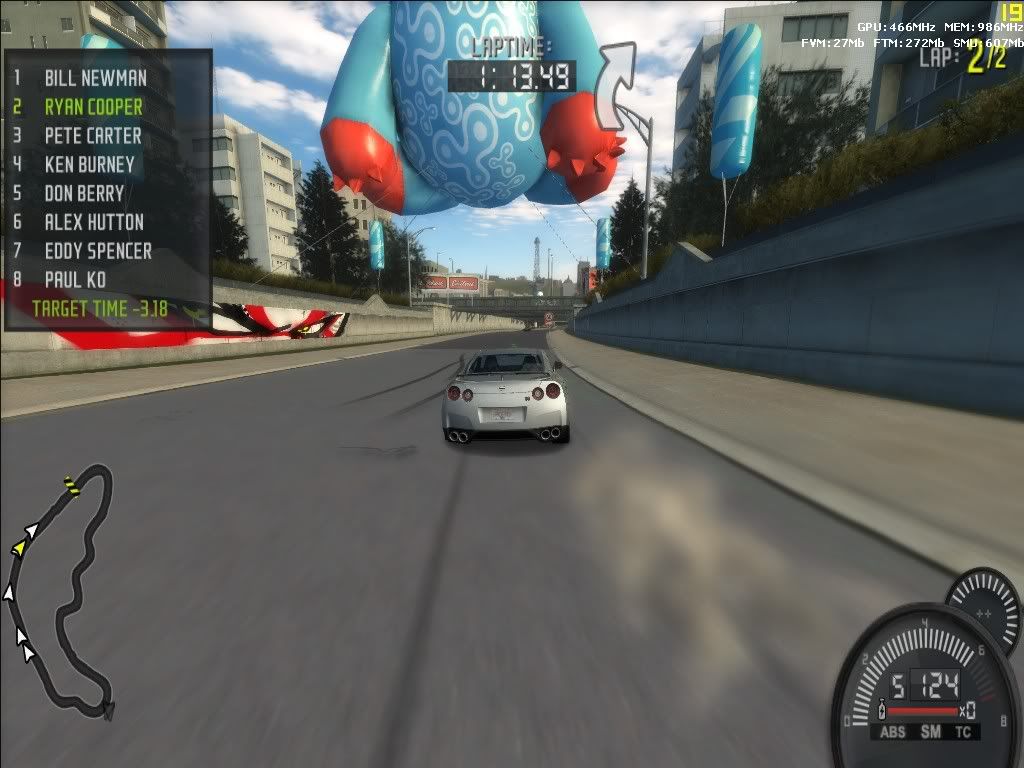Screen dimensions: 1024x768
Task: Click the yellow player marker on the minimap
Action: [19, 548]
